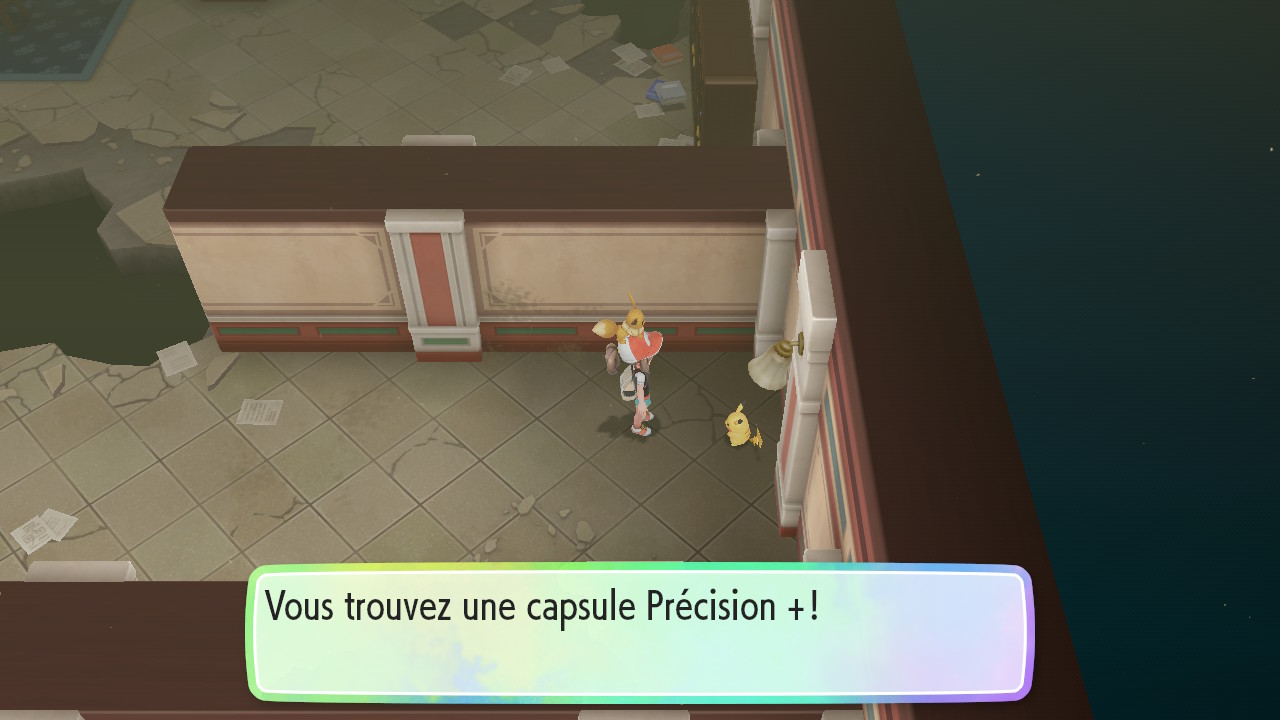Advance the 'Vous trouvez une capsule' dialogue box
Image resolution: width=1280 pixels, height=720 pixels.
pos(640,632)
